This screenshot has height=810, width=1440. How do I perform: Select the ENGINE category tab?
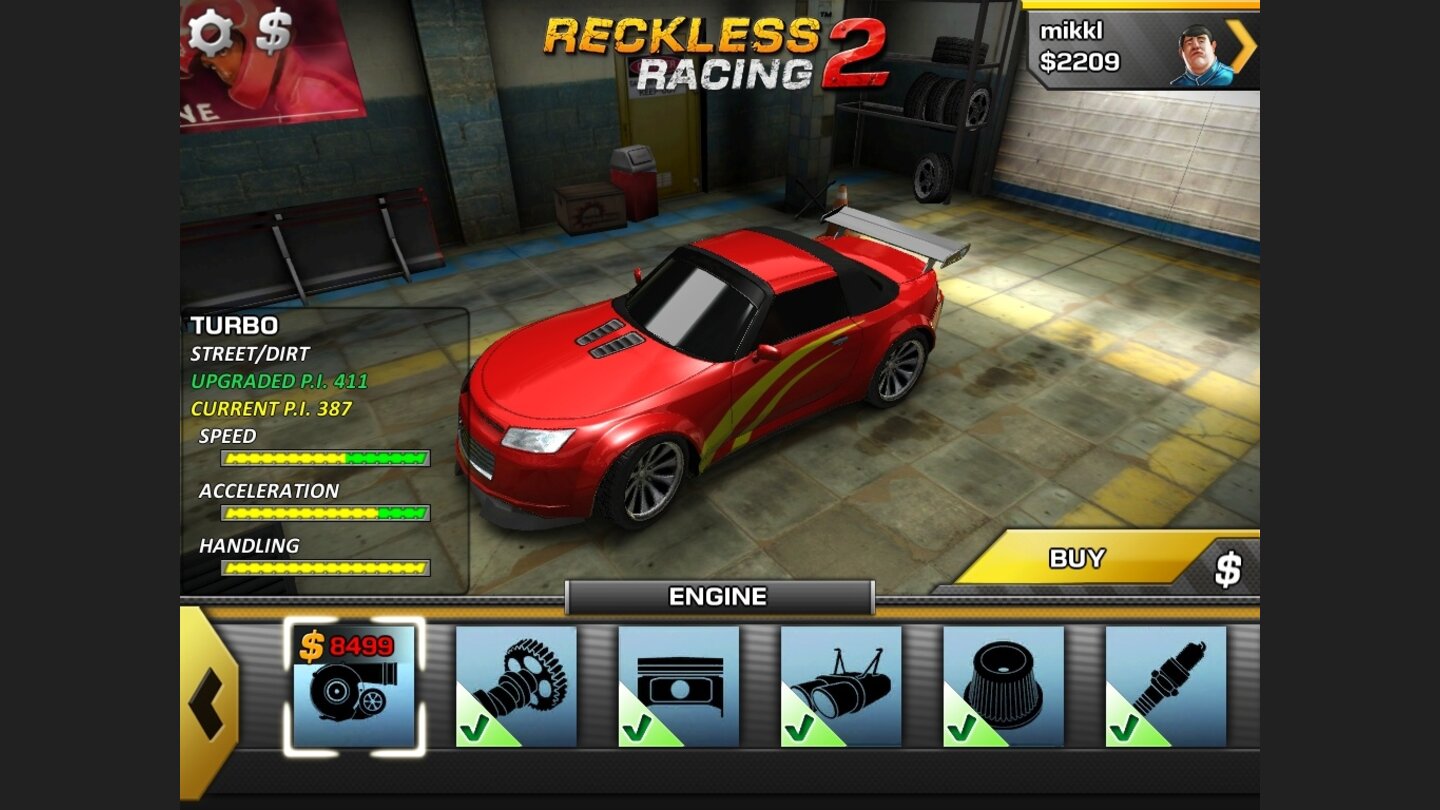pyautogui.click(x=719, y=597)
